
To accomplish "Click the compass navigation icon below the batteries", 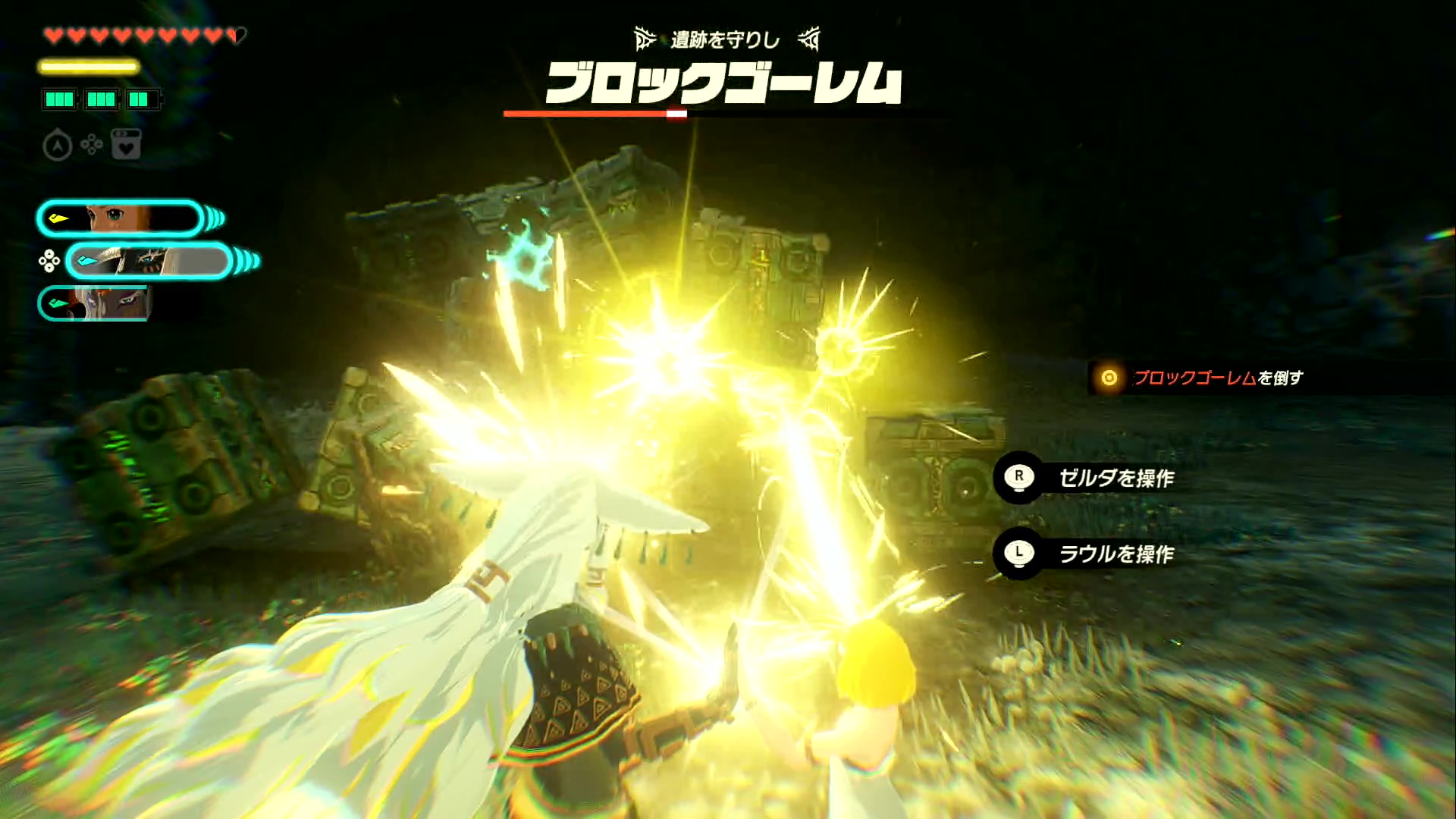I will pos(58,145).
